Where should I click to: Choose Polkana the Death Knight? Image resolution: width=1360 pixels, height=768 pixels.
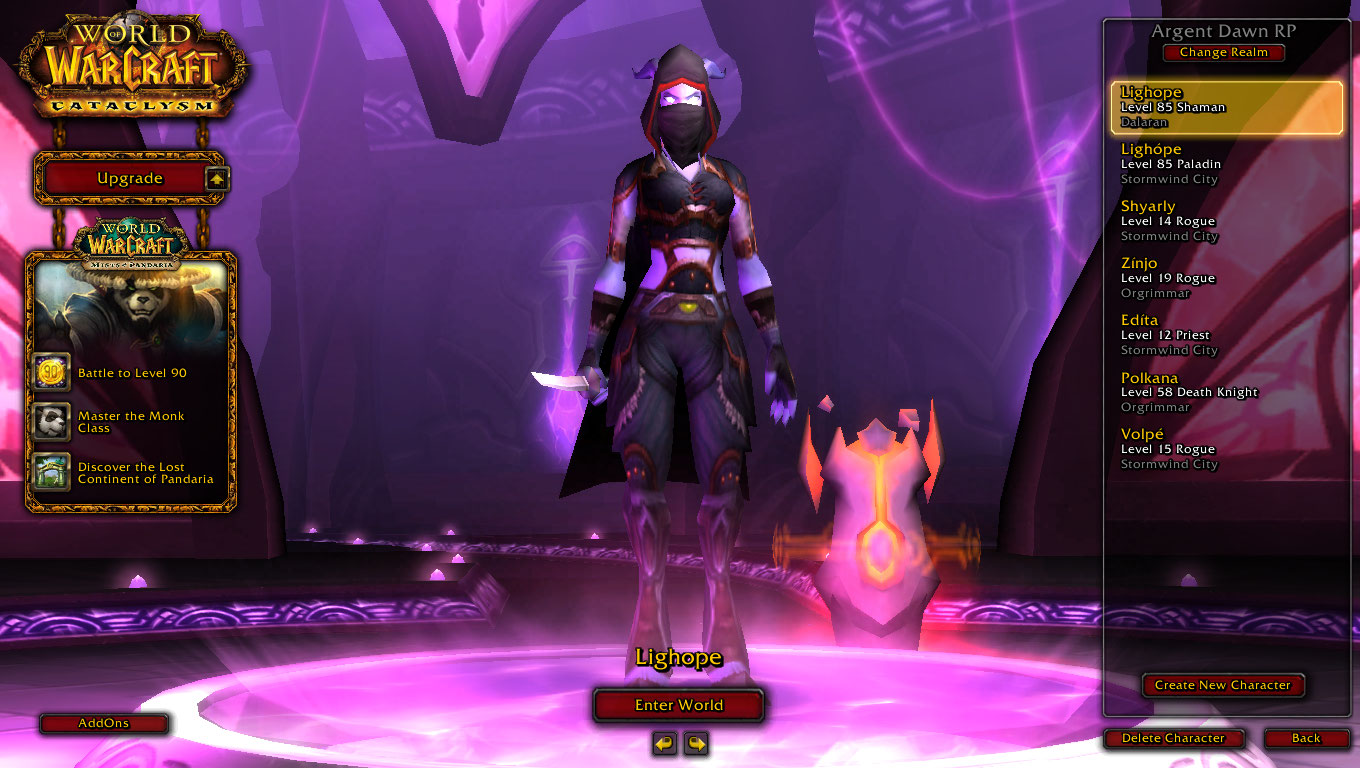[x=1226, y=392]
